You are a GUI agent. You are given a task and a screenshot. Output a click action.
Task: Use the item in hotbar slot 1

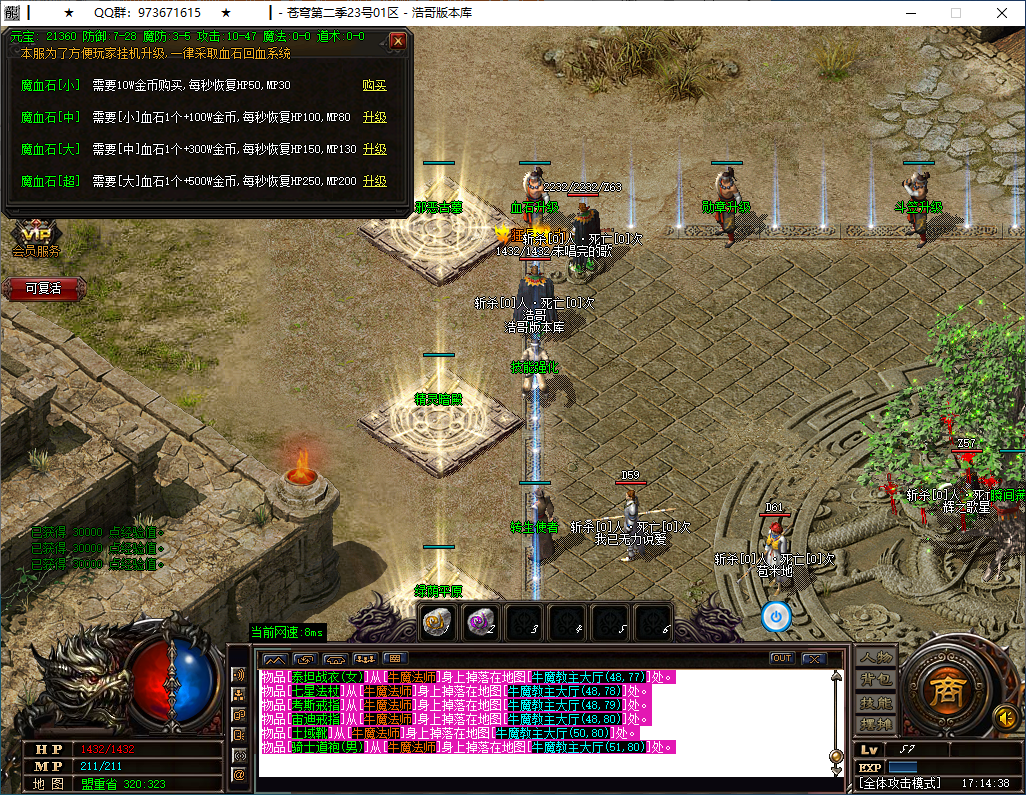pyautogui.click(x=436, y=621)
